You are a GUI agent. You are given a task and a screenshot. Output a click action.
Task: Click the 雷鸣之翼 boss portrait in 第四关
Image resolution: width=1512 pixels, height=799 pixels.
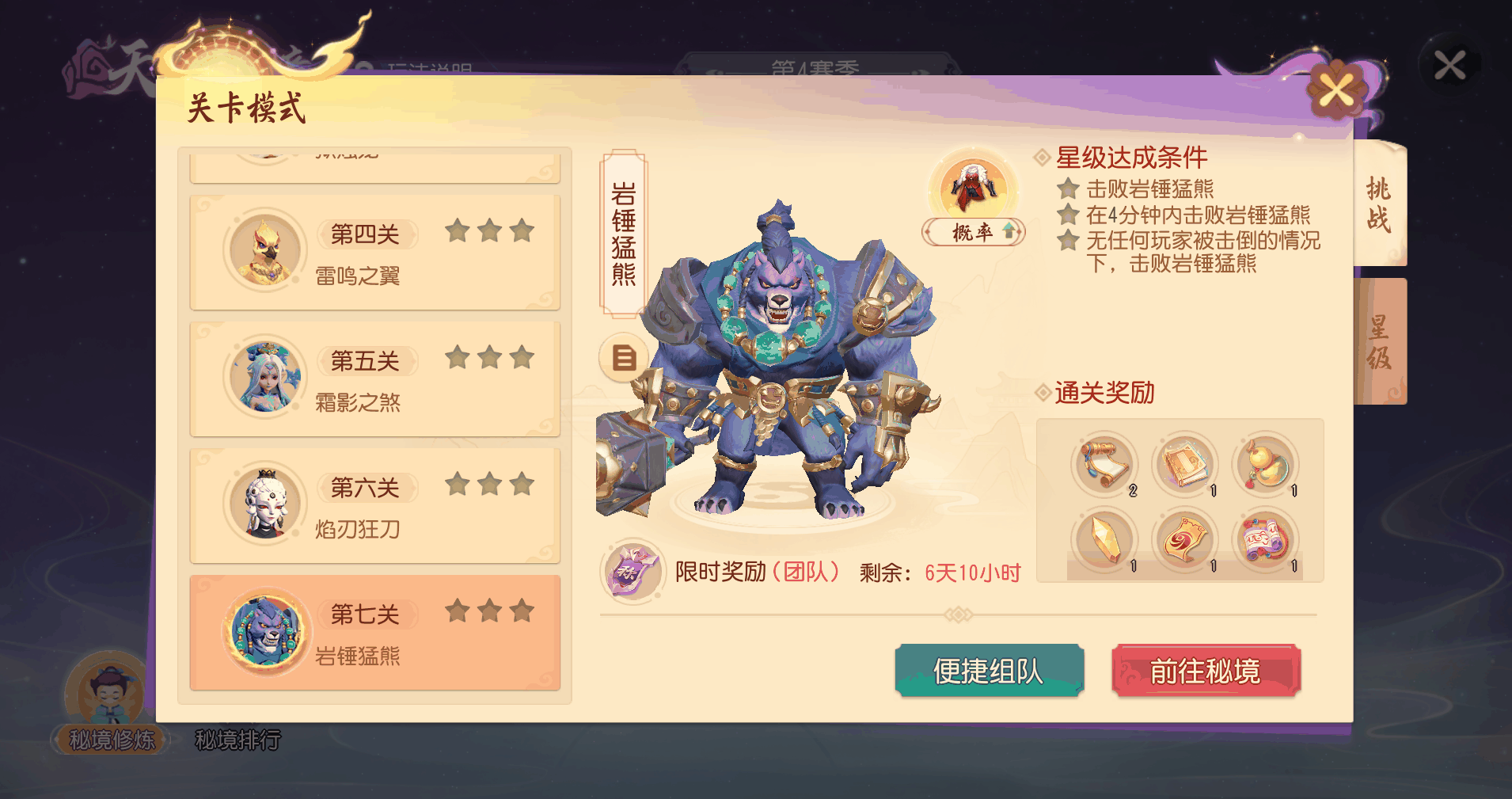(265, 252)
